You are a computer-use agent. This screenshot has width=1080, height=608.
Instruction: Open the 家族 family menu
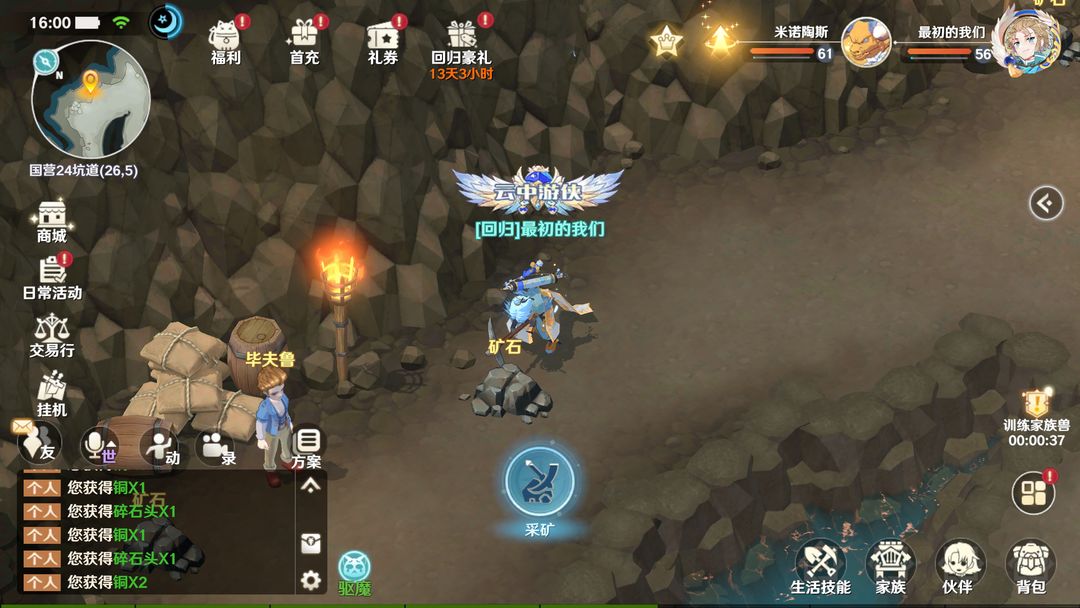coord(890,567)
